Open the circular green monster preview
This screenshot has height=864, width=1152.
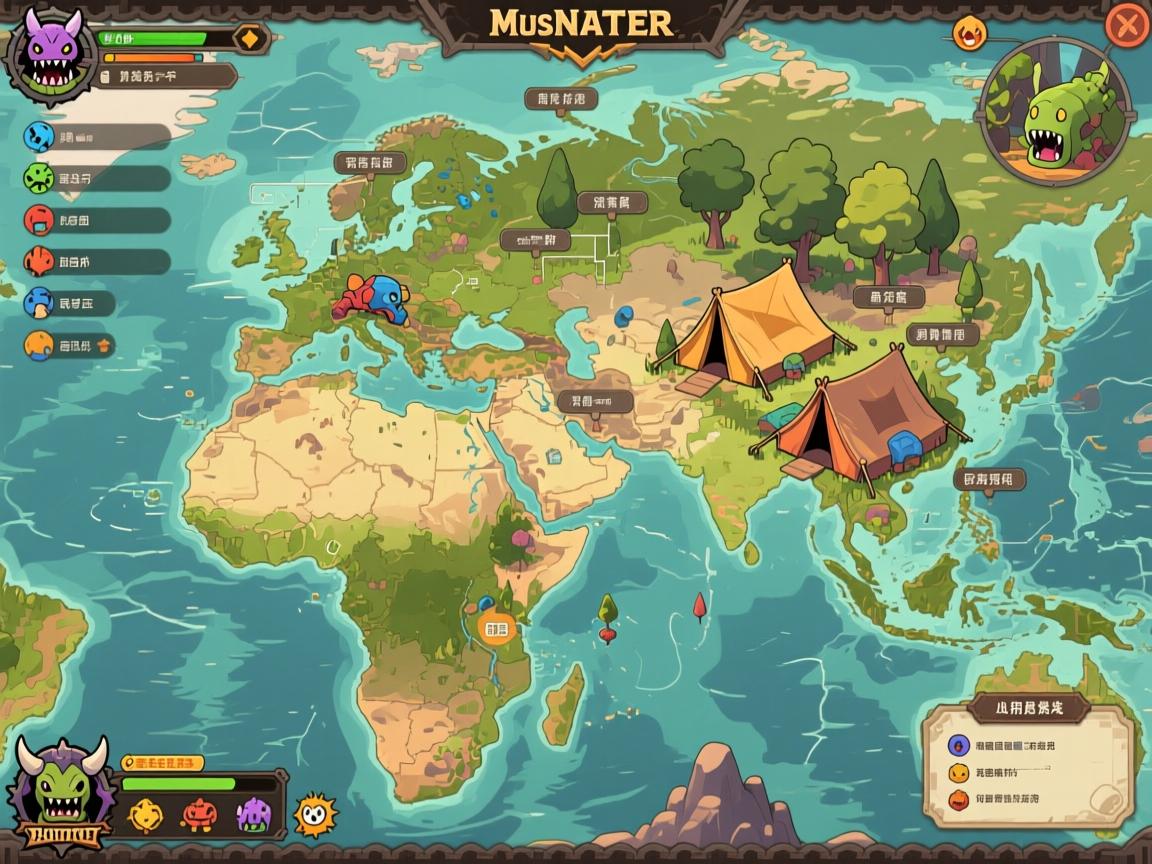coord(1054,111)
